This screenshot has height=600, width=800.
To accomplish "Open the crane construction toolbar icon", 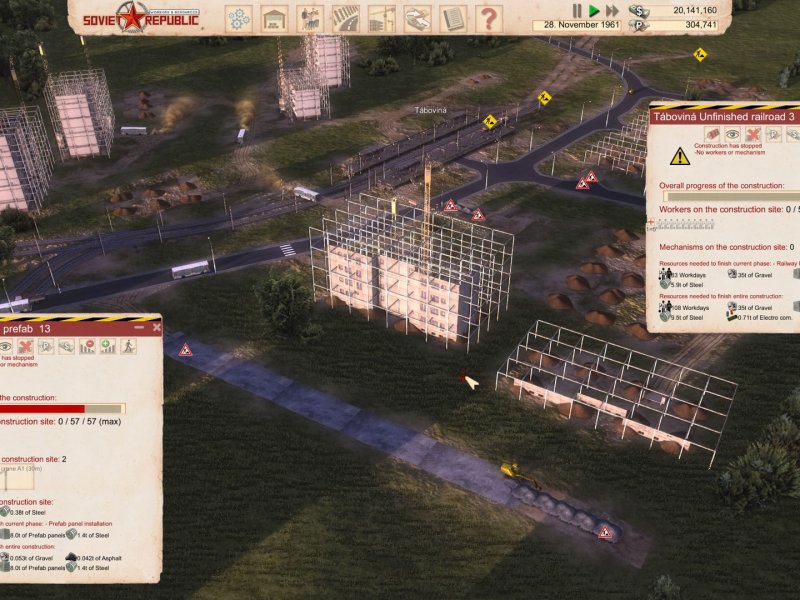I will coord(381,18).
